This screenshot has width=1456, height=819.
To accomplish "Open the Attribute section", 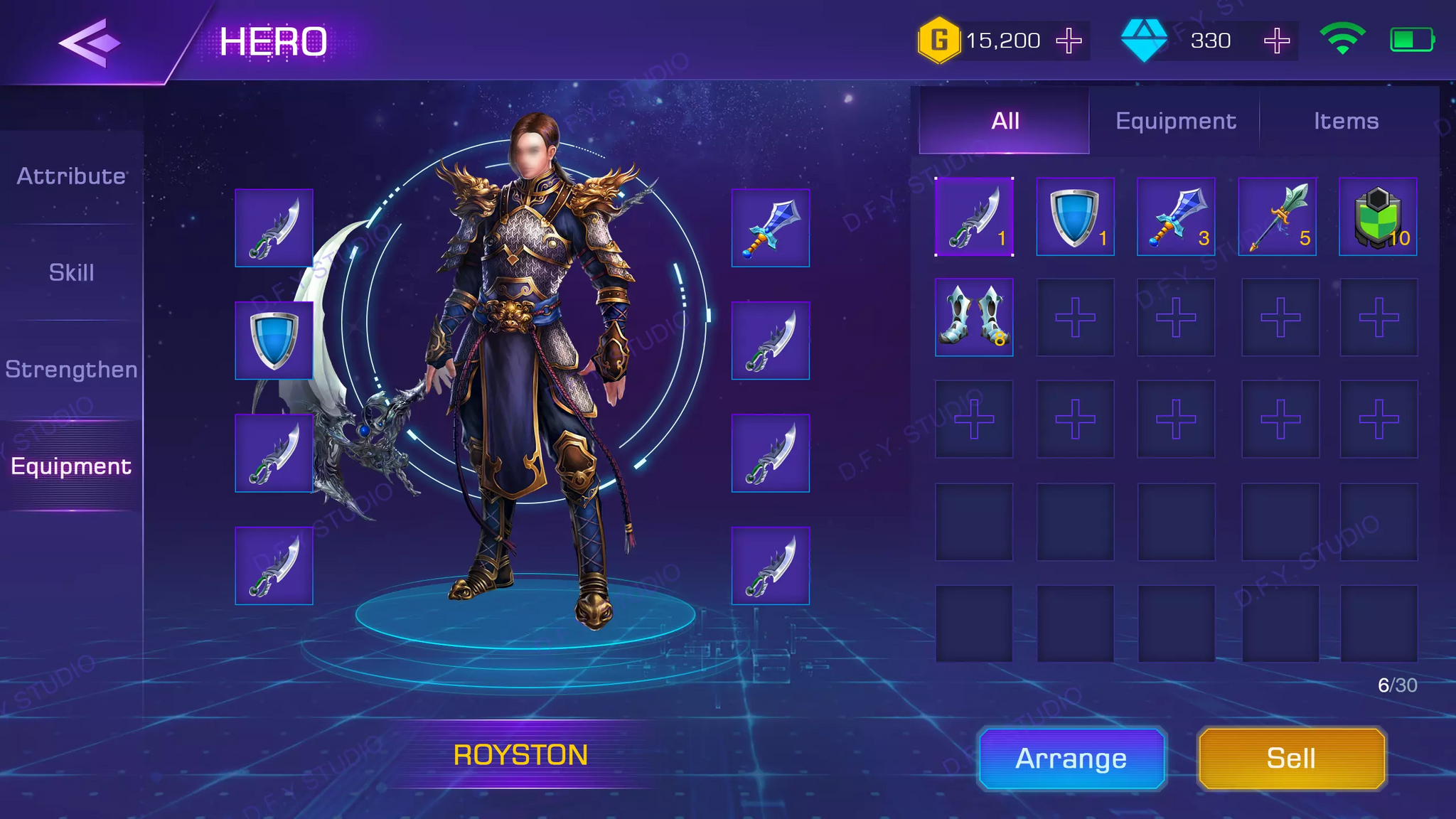I will [x=71, y=176].
